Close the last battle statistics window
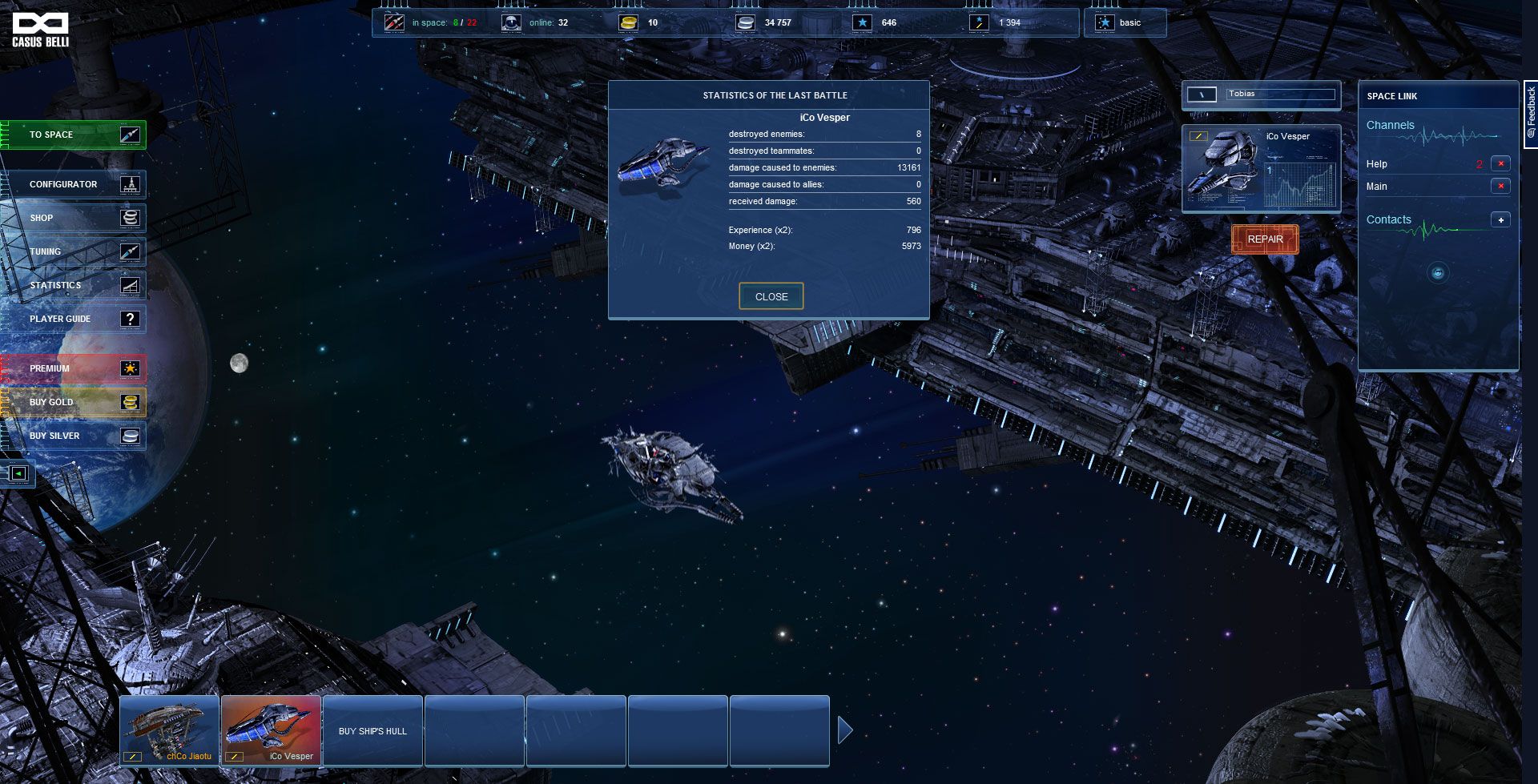The width and height of the screenshot is (1538, 784). click(x=771, y=296)
